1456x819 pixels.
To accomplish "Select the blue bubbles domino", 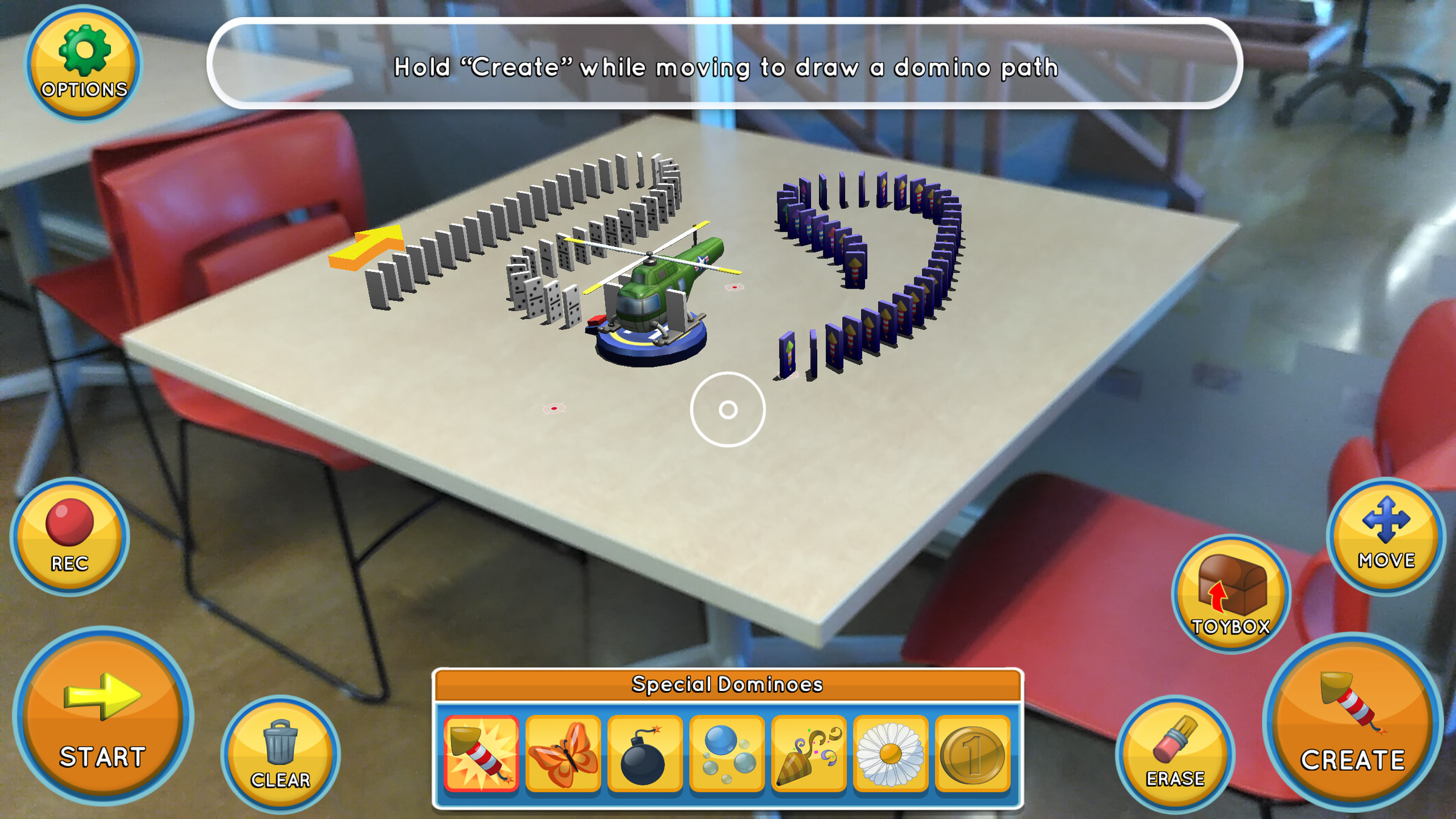I will point(727,754).
